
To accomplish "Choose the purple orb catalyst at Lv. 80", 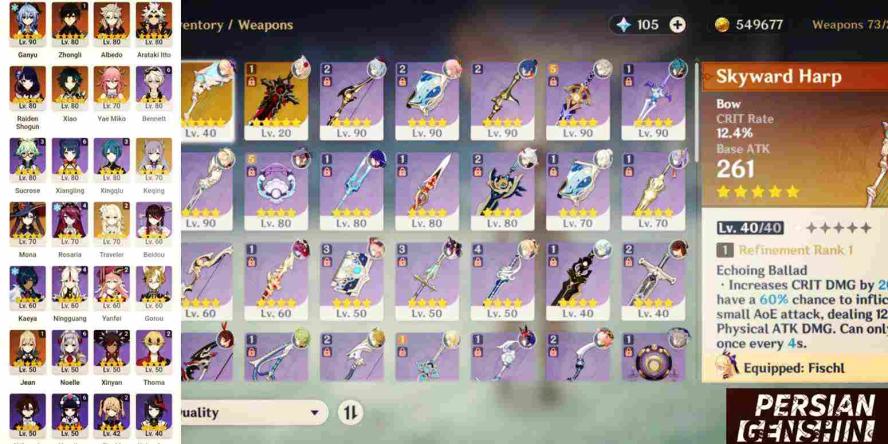I will coord(277,192).
